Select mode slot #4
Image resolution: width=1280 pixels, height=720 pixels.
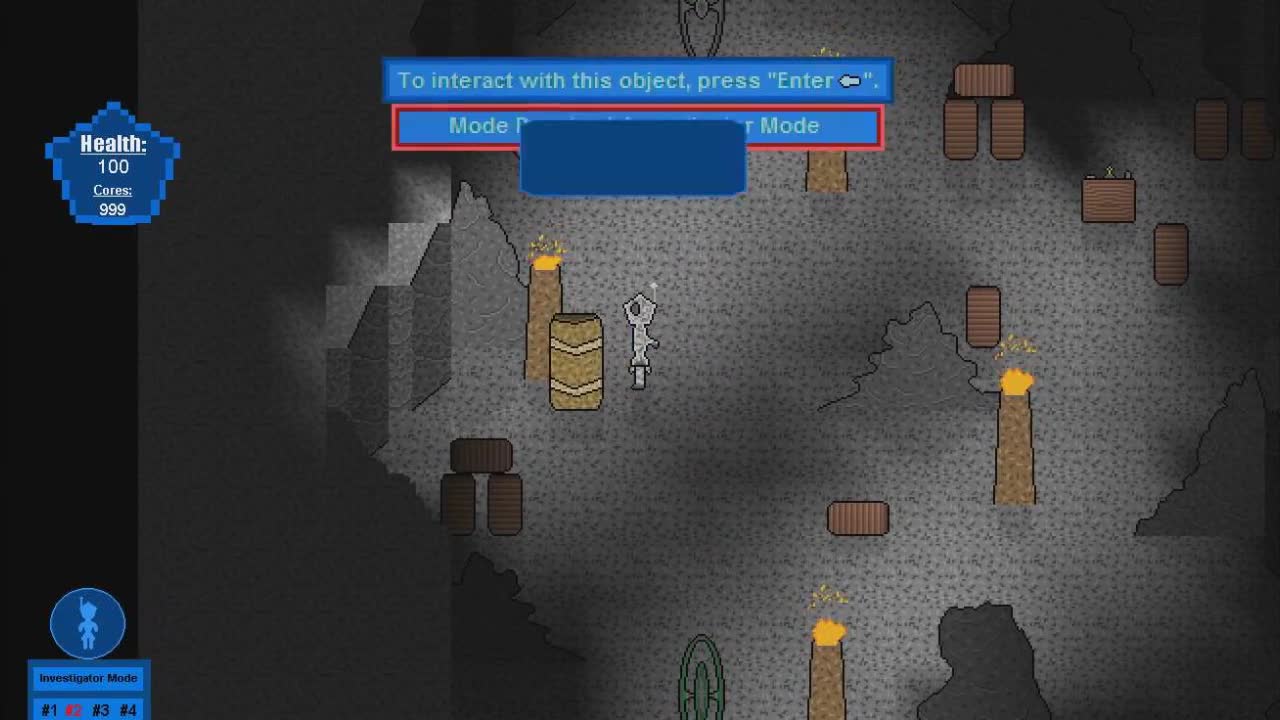(x=127, y=710)
